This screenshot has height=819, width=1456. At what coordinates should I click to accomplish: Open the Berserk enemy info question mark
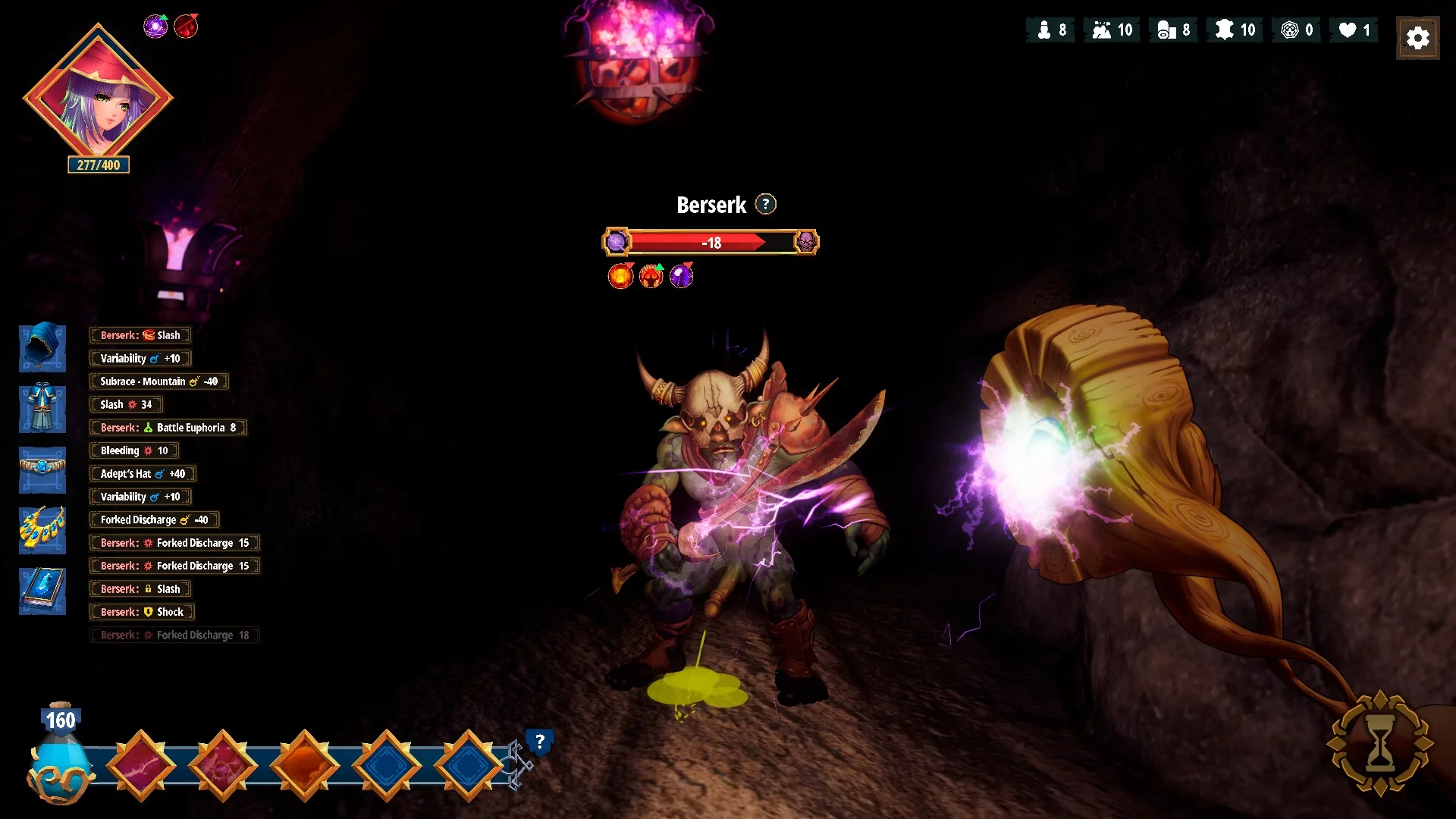point(766,205)
